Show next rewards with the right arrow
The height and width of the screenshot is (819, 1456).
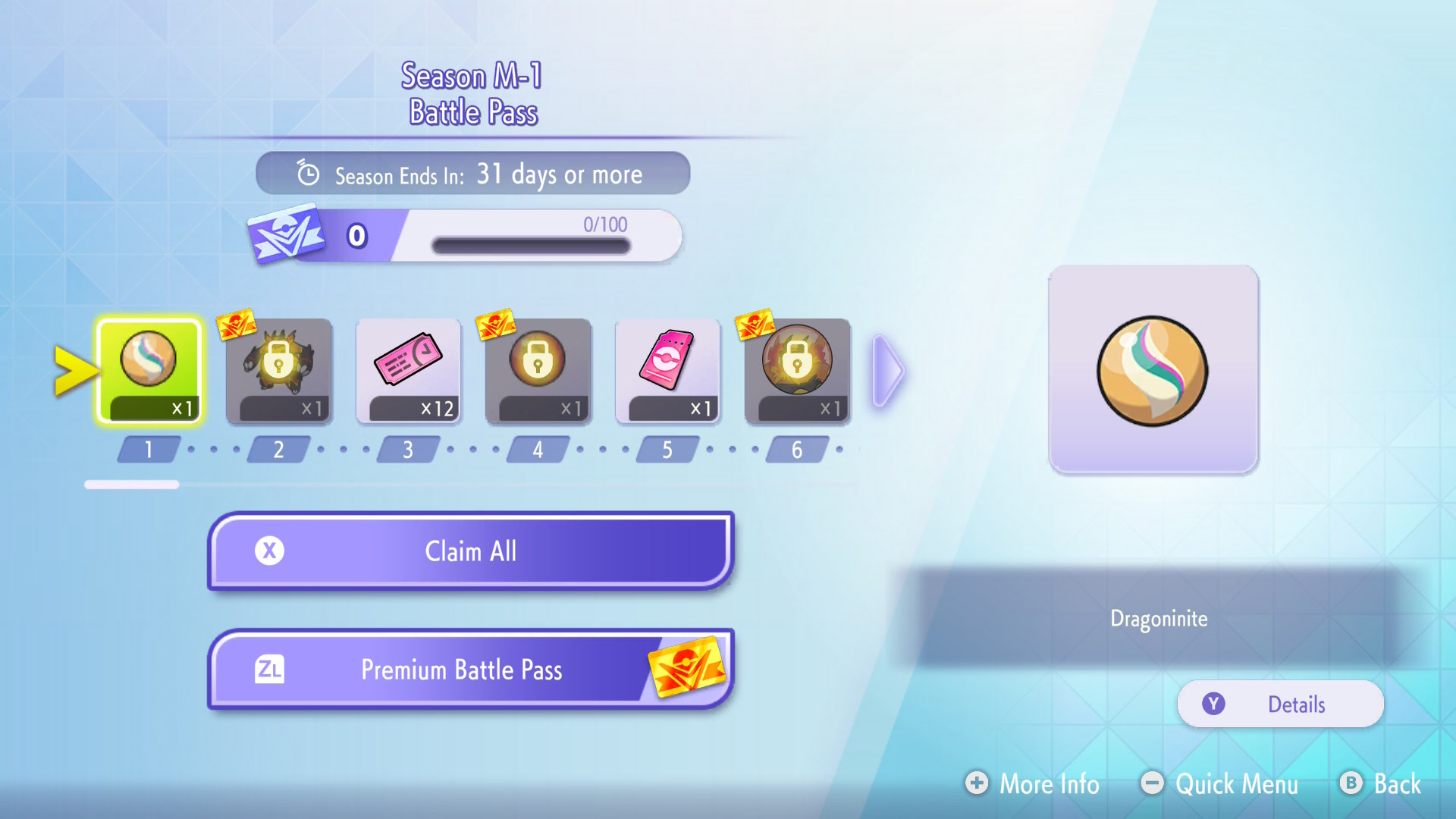point(888,372)
